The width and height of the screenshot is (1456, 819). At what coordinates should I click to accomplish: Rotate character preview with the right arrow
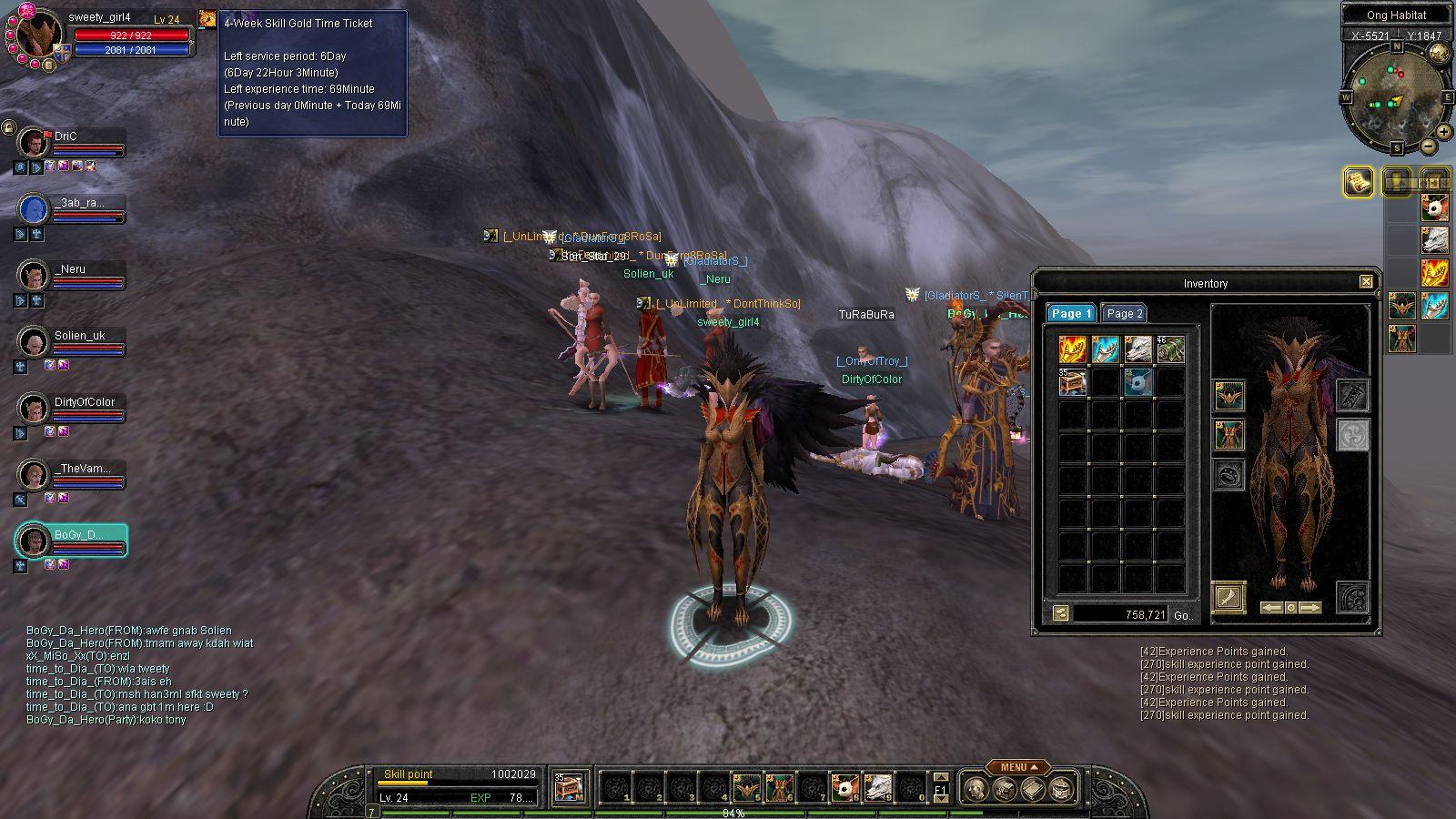pyautogui.click(x=1309, y=607)
